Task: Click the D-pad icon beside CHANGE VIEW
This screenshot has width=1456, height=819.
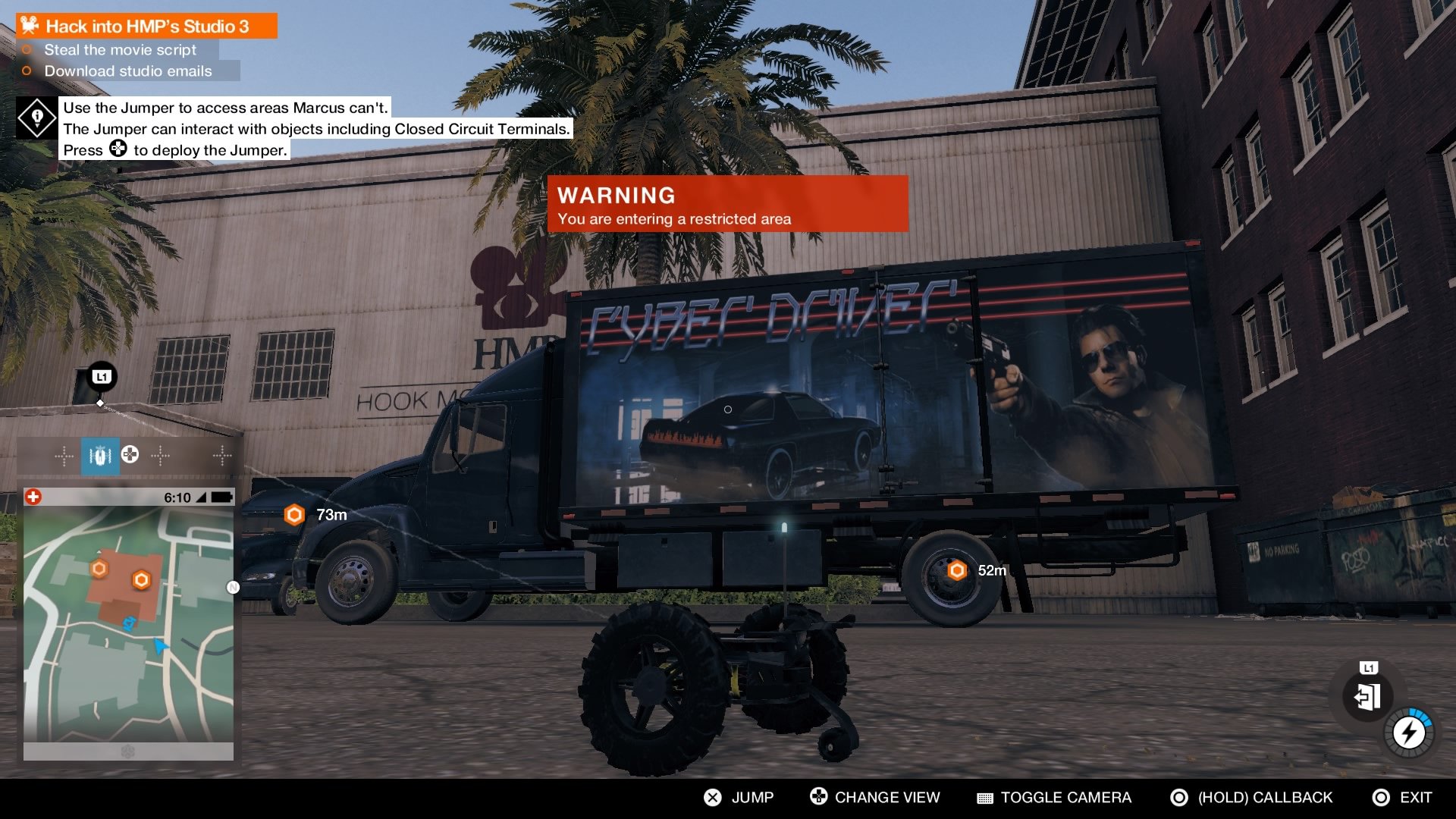Action: (817, 797)
